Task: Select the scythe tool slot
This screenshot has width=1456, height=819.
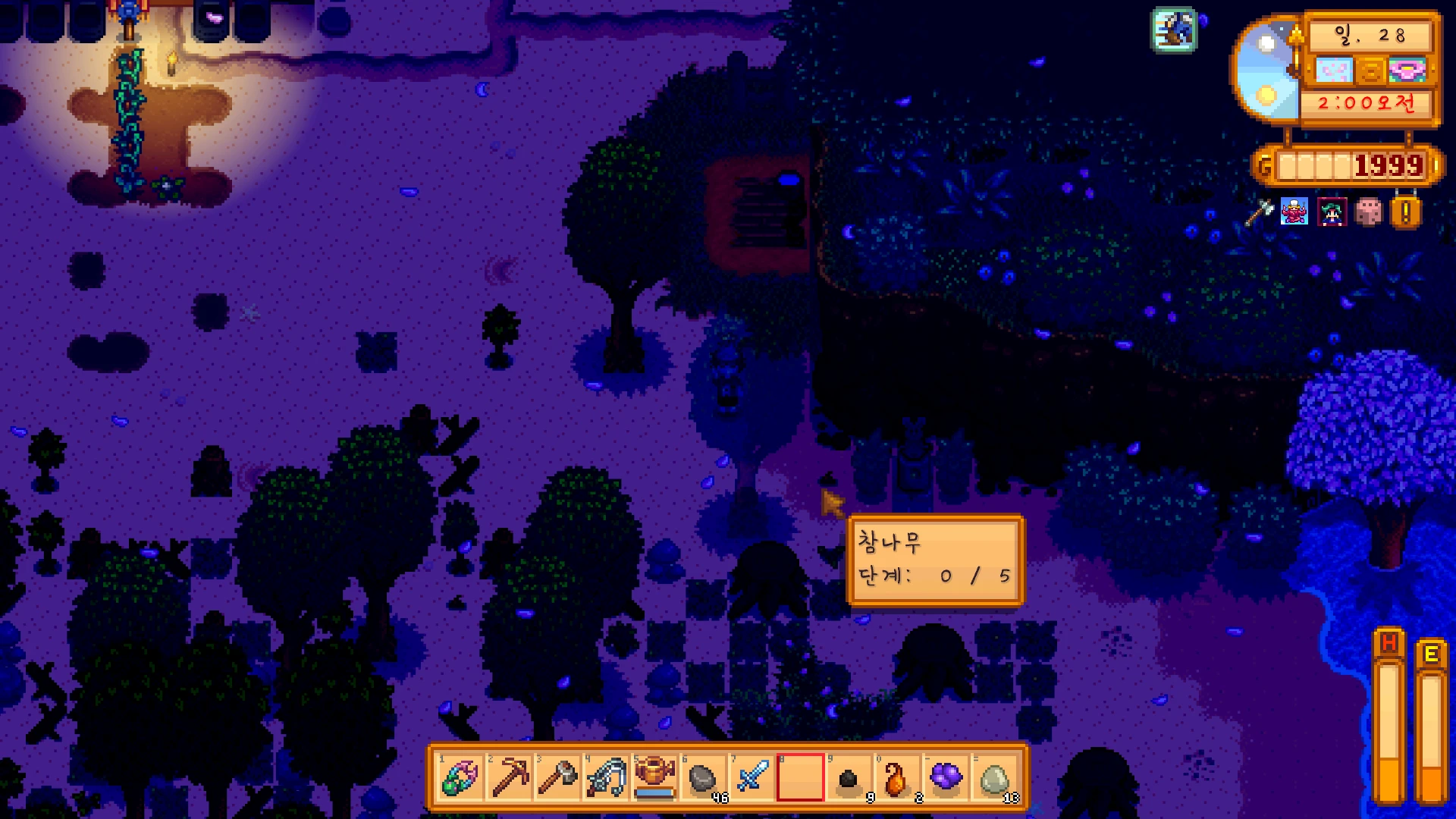Action: tap(607, 777)
